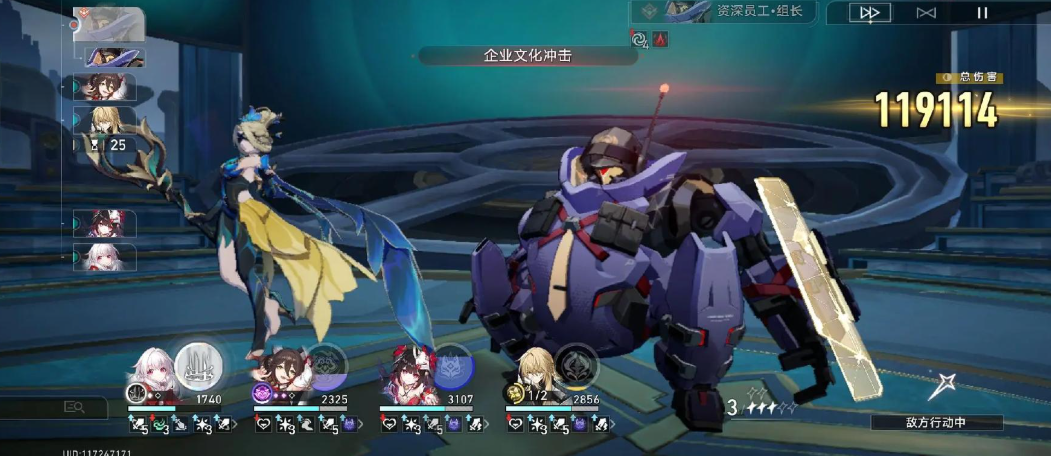Enable auto-battle with the bowtie-shaped icon
1051x456 pixels.
(926, 13)
